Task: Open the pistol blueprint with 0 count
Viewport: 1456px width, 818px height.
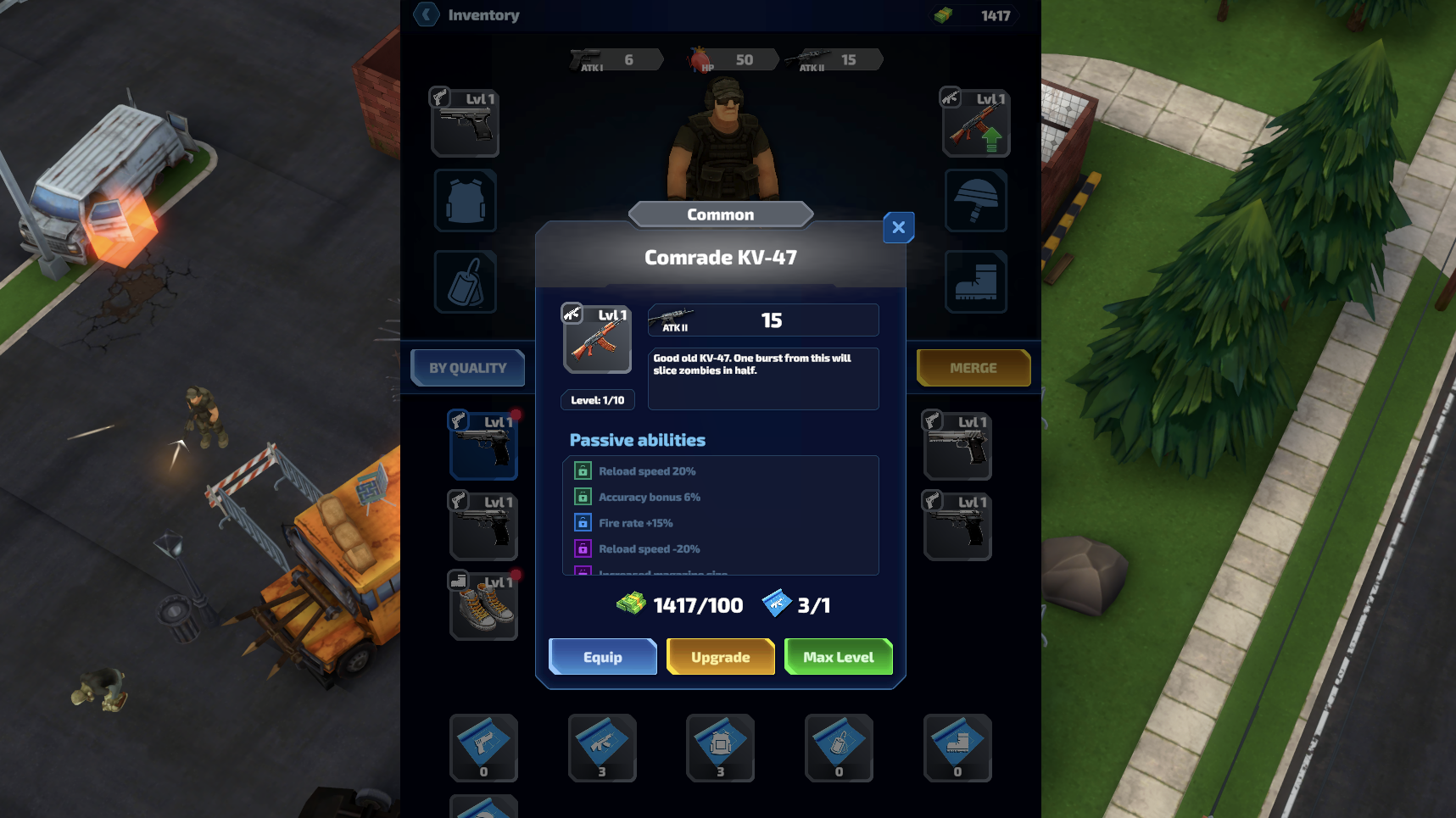Action: point(483,748)
